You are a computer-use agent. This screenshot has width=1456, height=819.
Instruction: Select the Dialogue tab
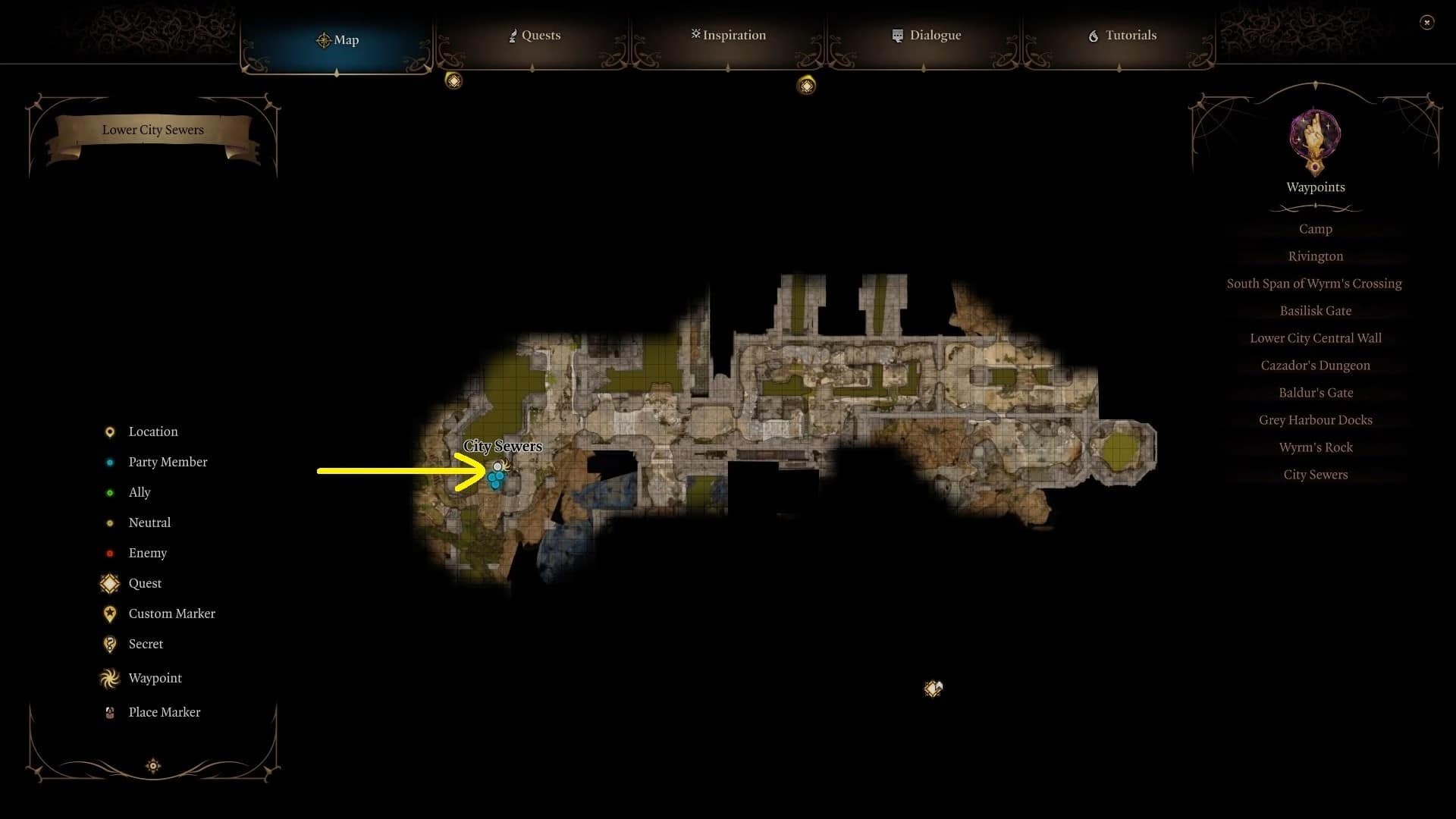pos(926,36)
